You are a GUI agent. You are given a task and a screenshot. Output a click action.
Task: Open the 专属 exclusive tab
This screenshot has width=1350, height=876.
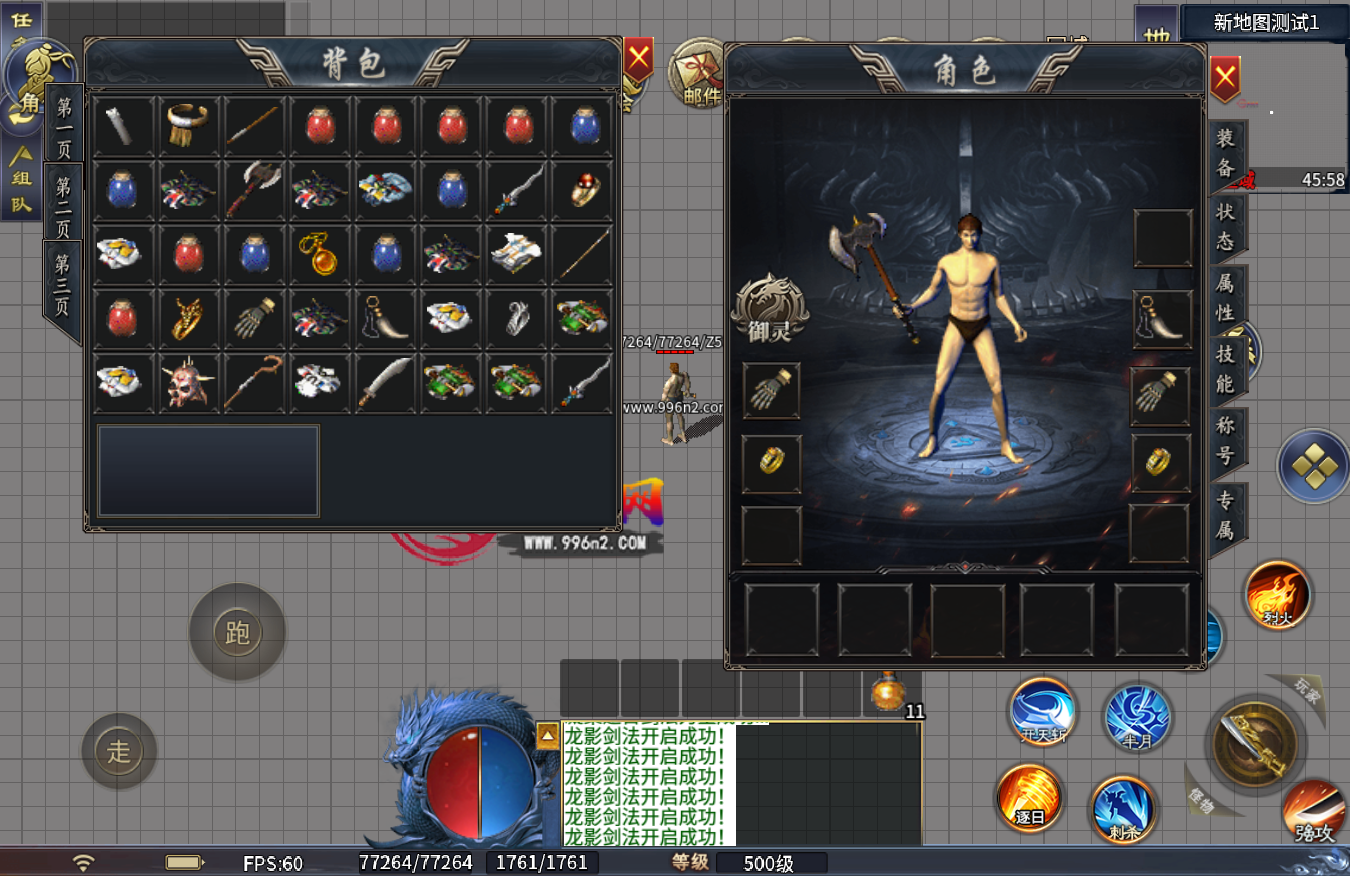tap(1226, 515)
